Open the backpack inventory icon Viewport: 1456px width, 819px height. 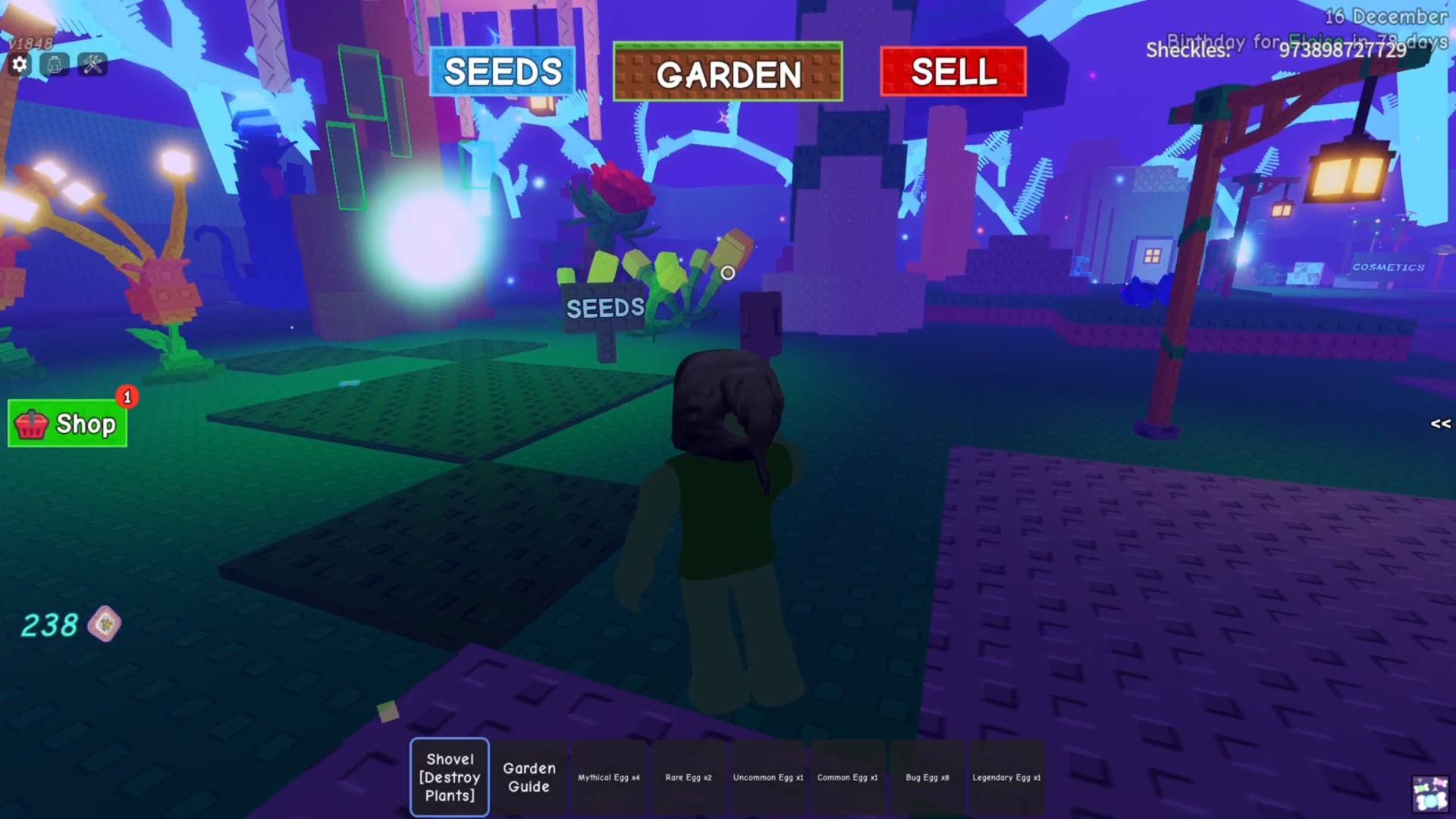(x=55, y=64)
